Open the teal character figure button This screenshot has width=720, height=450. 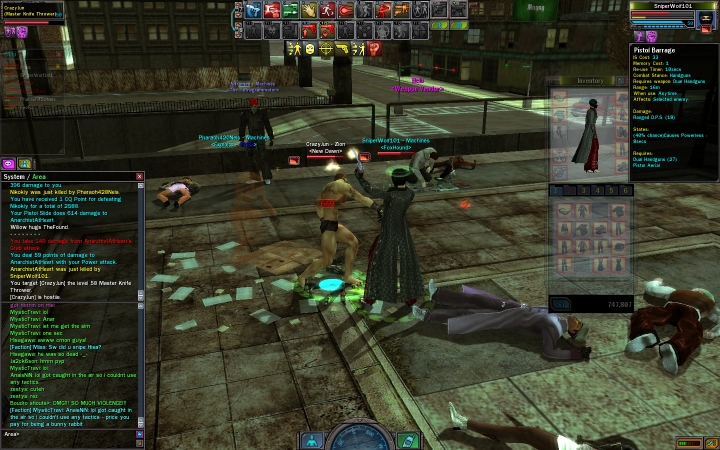tap(312, 439)
